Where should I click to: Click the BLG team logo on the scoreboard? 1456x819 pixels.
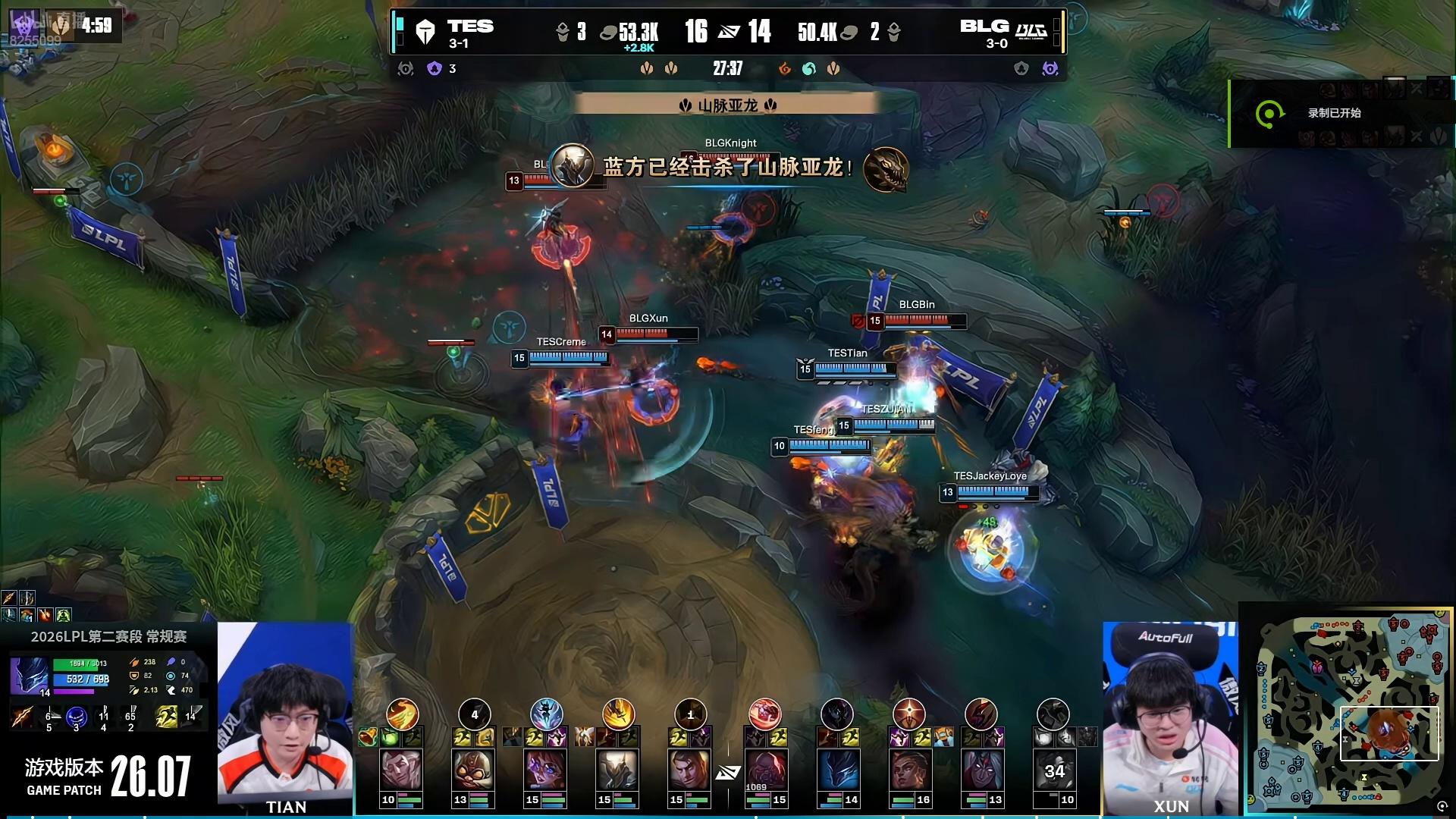[x=1031, y=30]
